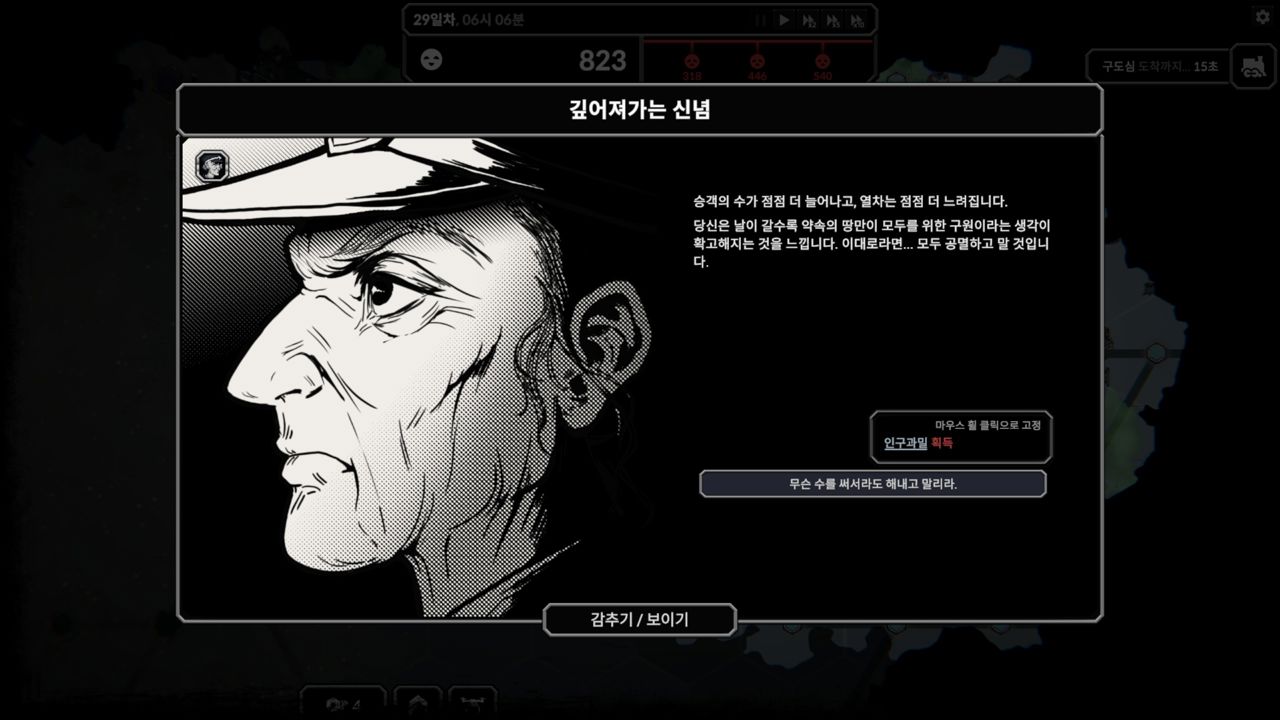The image size is (1280, 720).
Task: Click the 인구과밀 keyword link
Action: point(905,443)
